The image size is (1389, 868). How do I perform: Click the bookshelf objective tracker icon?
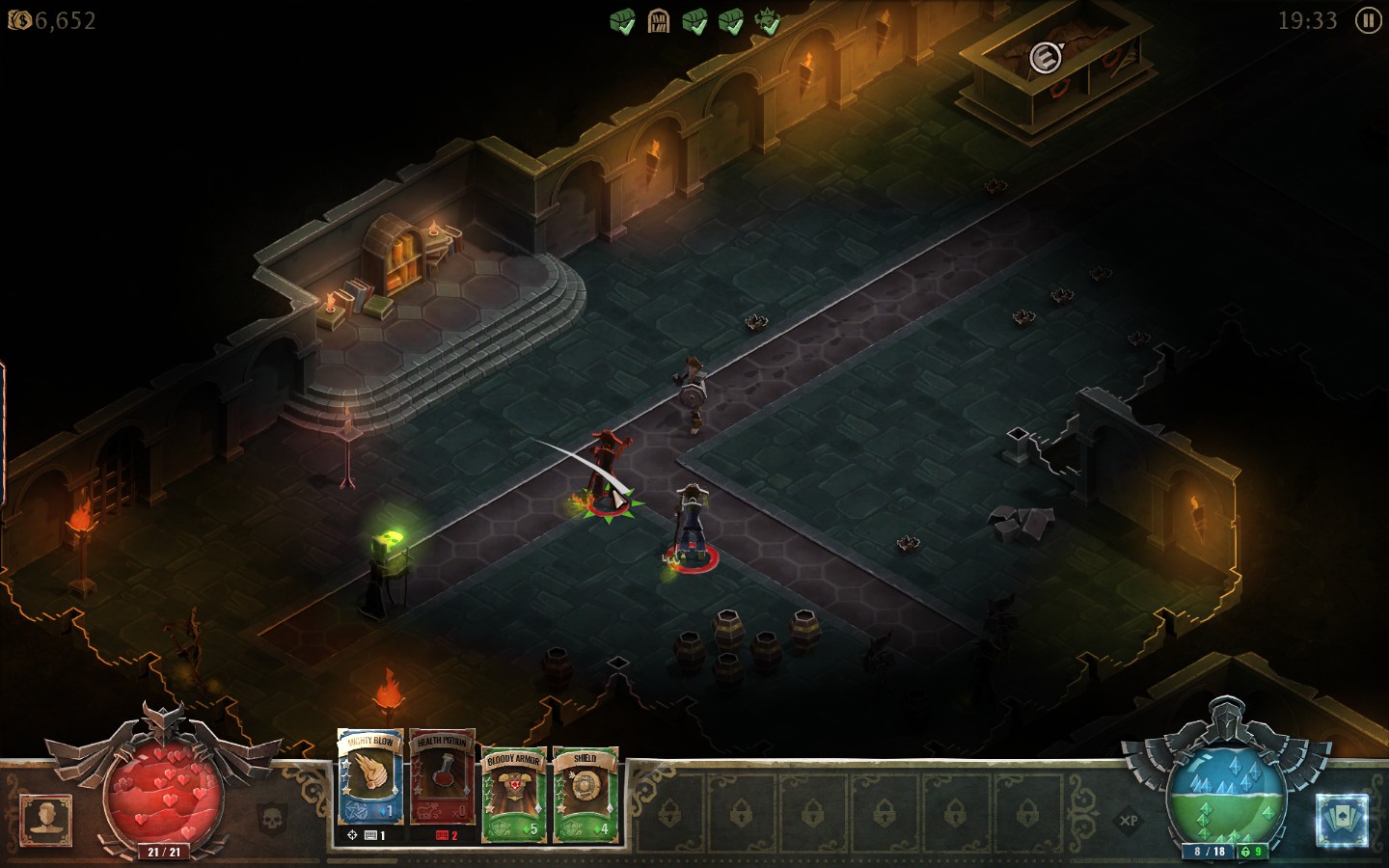tap(659, 21)
